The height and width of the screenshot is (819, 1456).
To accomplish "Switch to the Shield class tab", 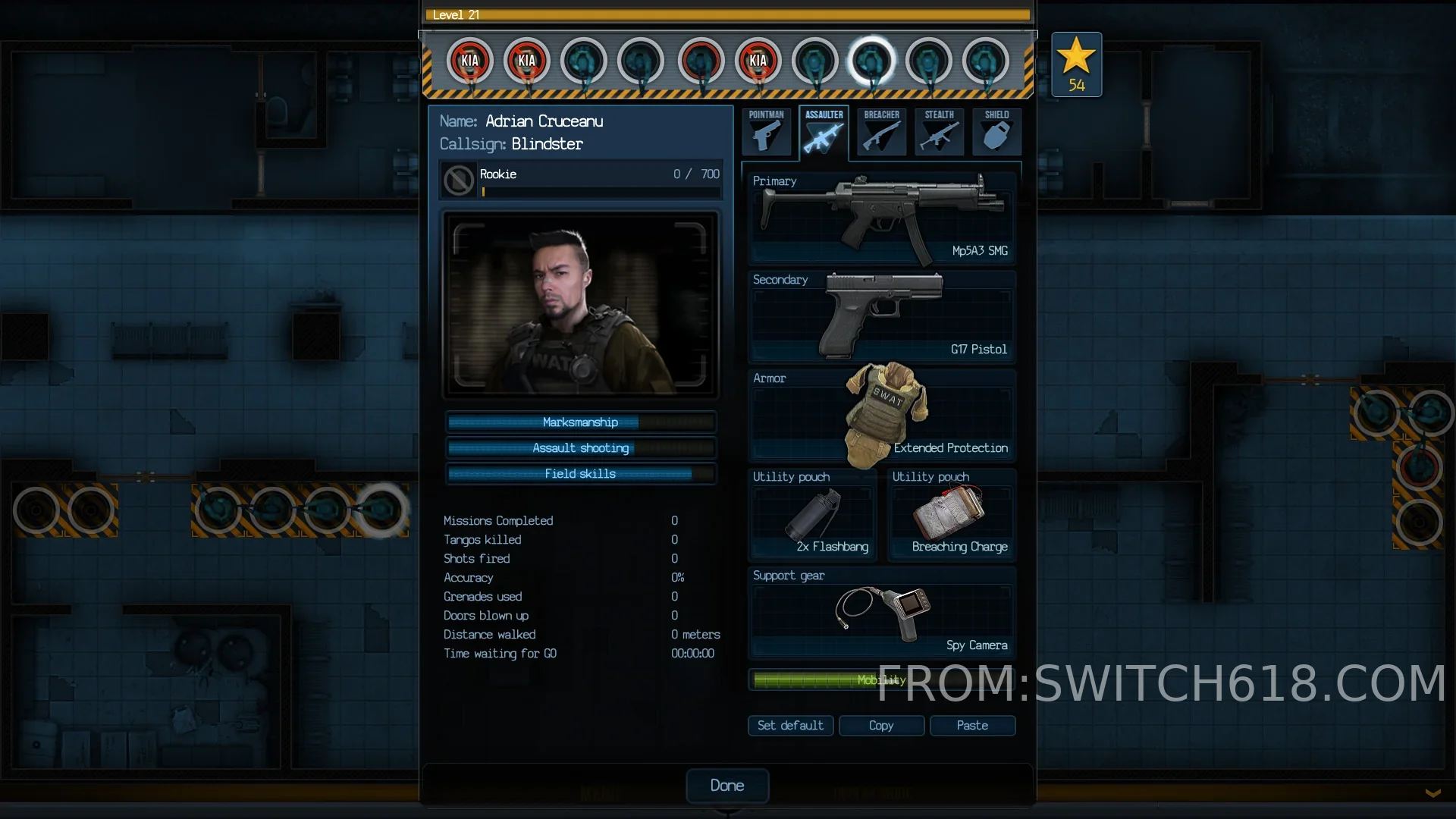I will 996,132.
